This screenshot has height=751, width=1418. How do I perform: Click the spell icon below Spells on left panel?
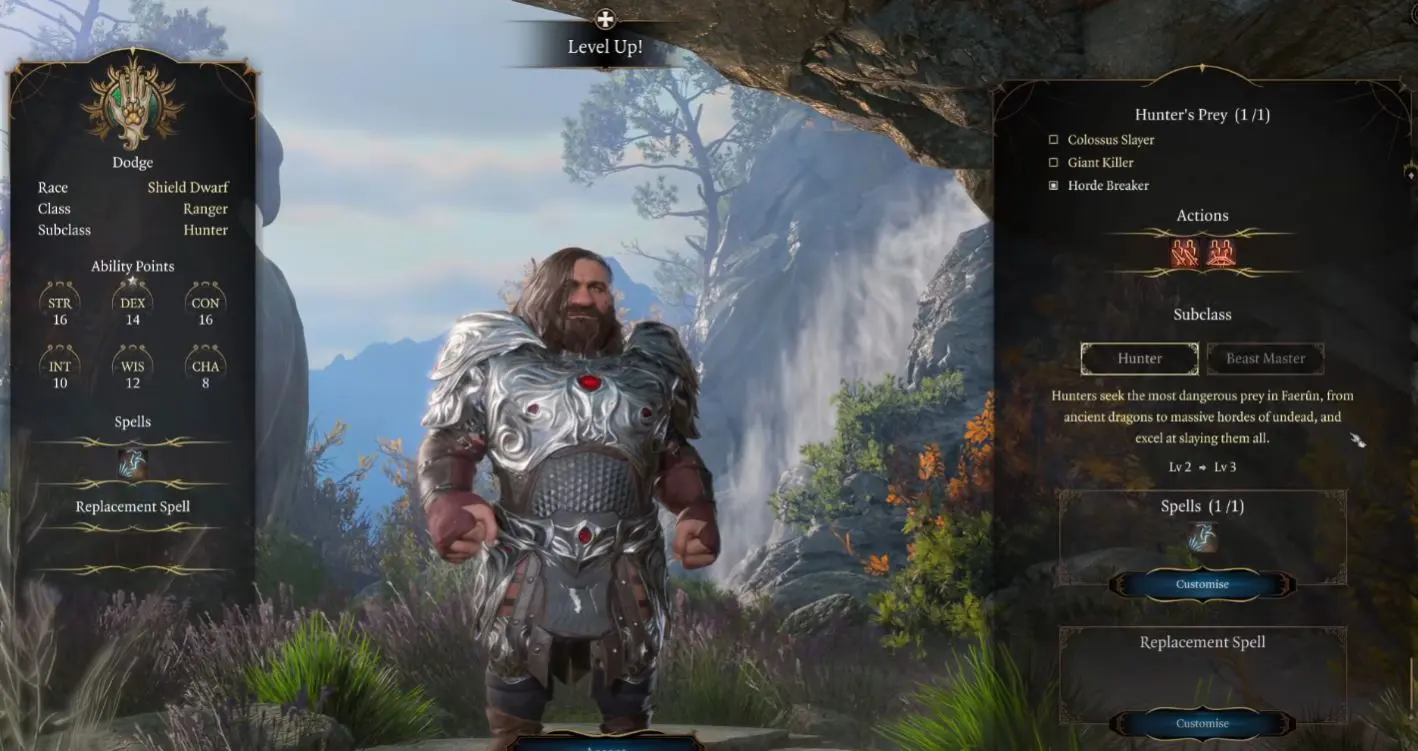coord(133,463)
